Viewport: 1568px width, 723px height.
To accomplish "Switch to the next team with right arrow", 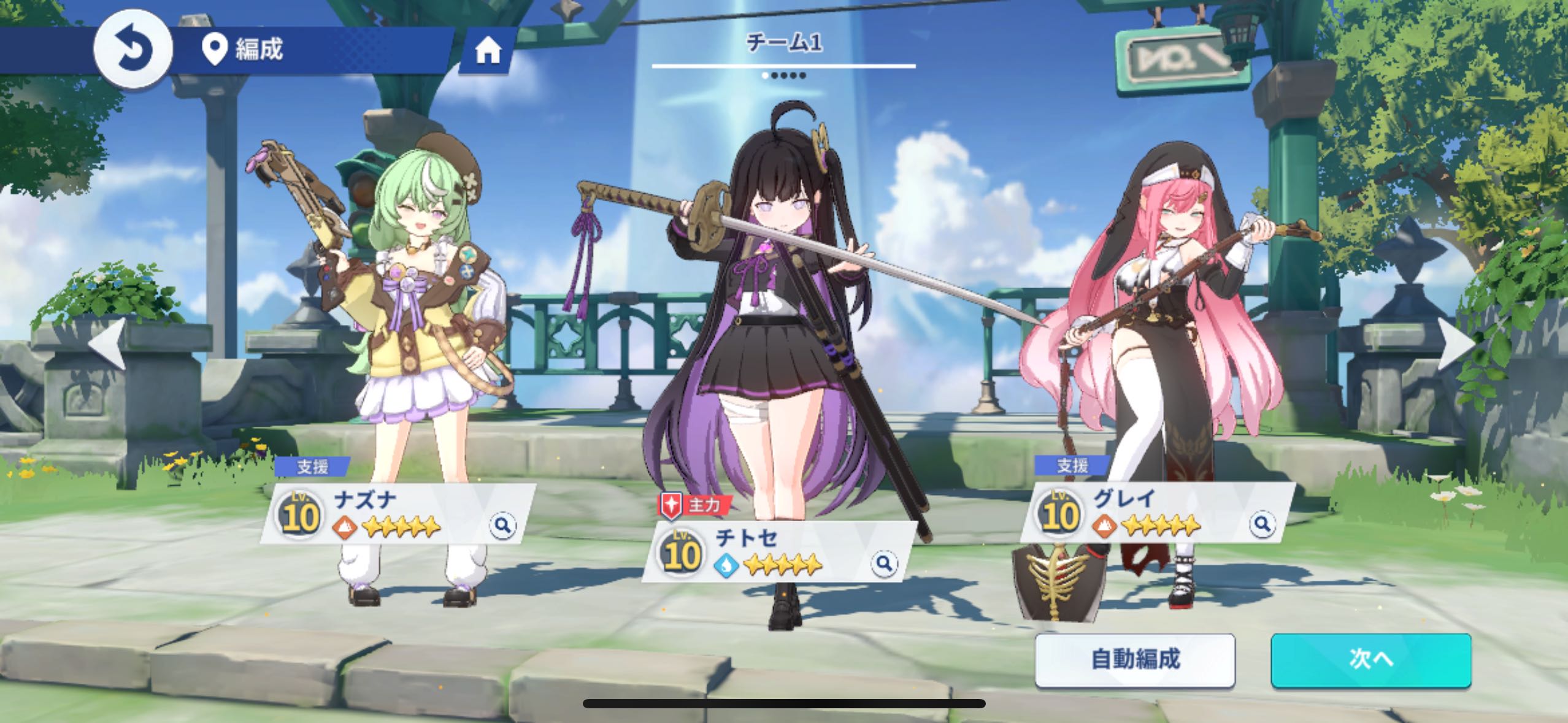I will pyautogui.click(x=1458, y=343).
